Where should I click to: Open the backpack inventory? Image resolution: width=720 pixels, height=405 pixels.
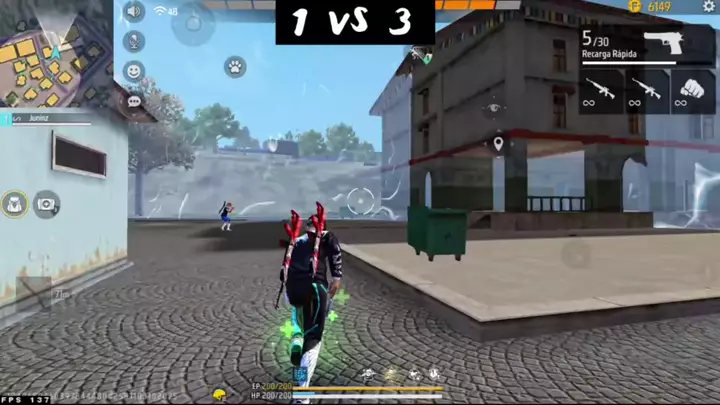15,204
